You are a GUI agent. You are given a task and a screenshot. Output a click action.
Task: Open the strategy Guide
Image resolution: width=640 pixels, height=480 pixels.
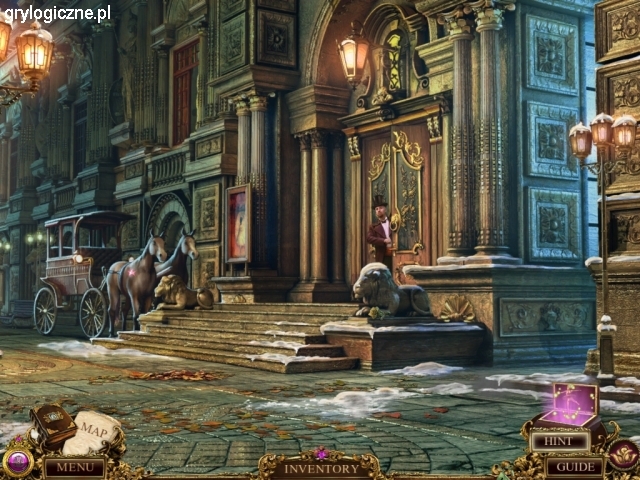click(574, 466)
